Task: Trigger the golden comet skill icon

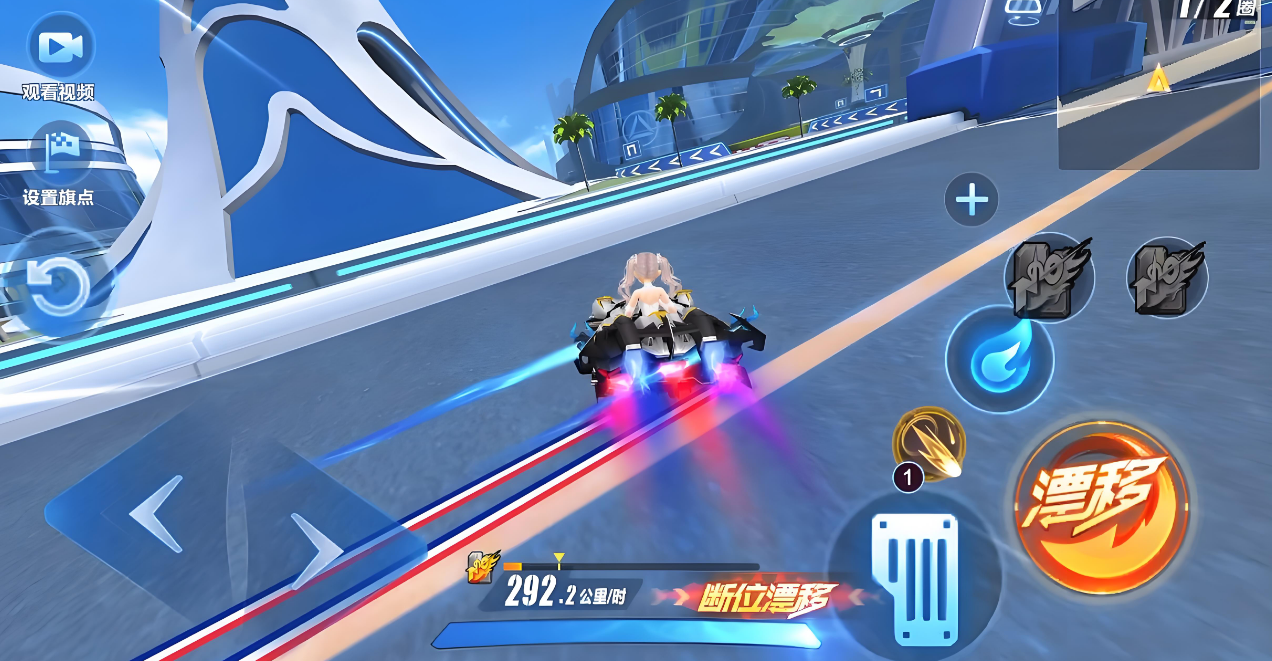Action: click(x=930, y=443)
